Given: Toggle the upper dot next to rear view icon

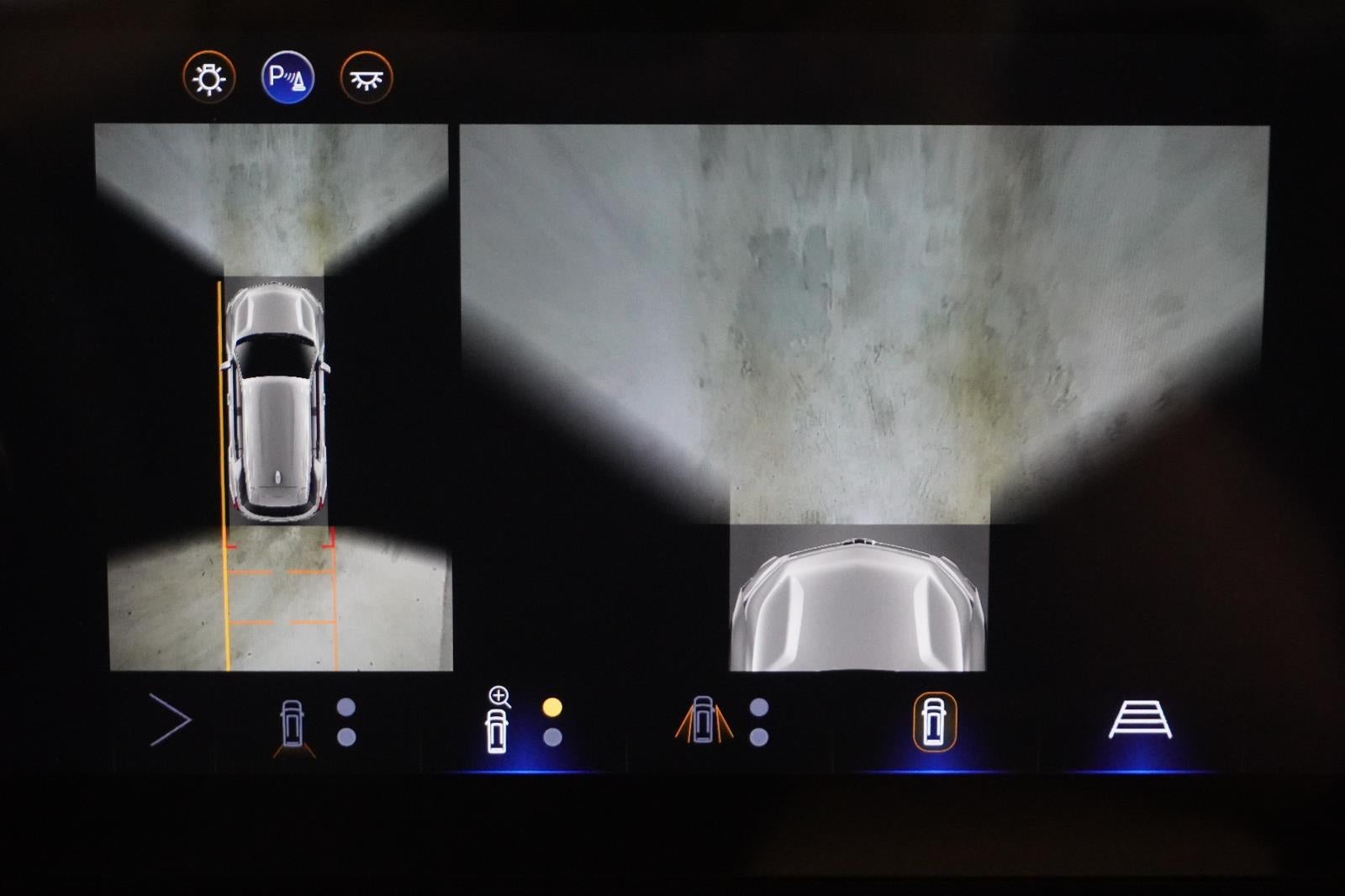Looking at the screenshot, I should [345, 706].
